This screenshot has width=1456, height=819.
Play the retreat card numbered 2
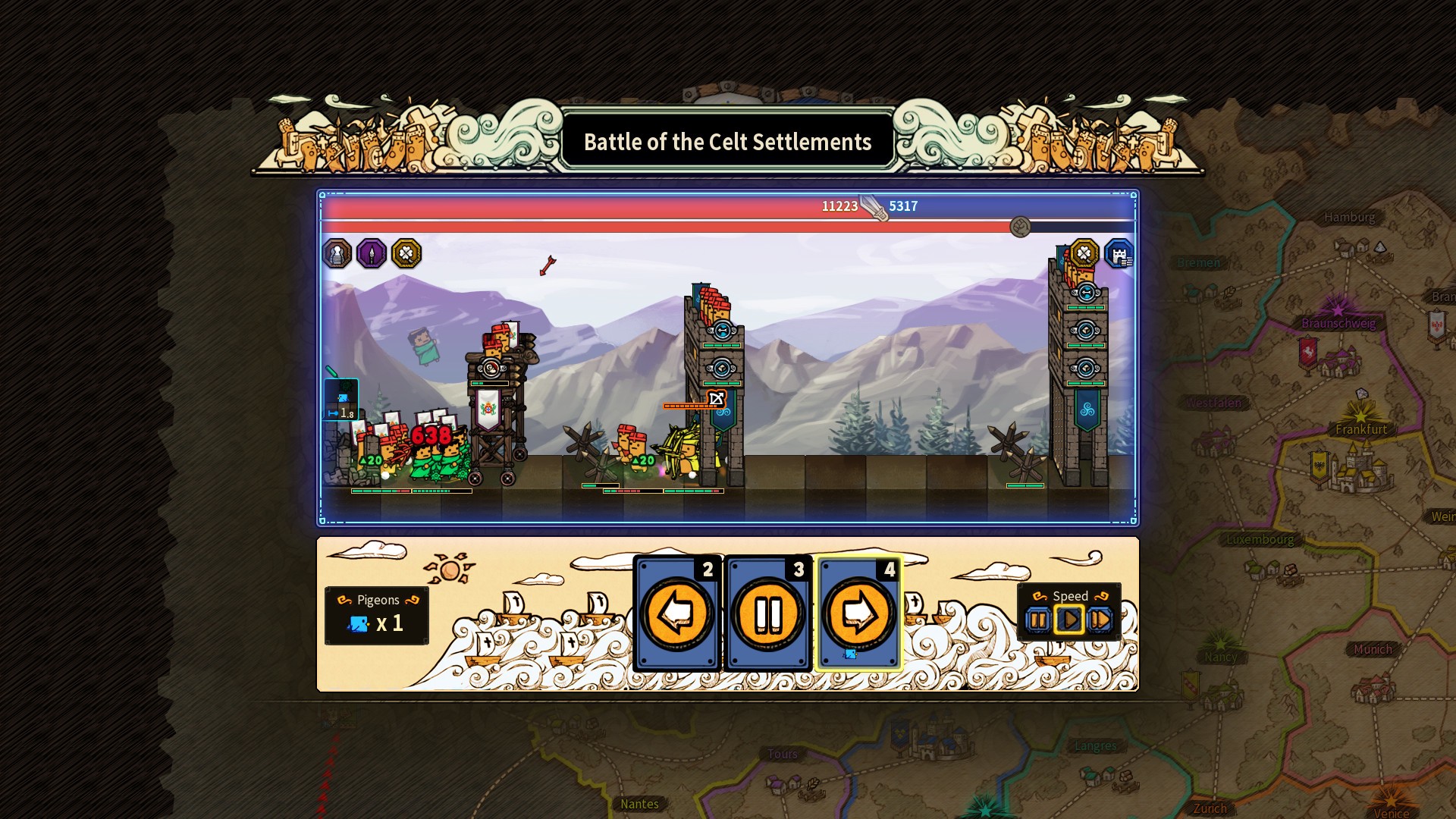tap(677, 616)
